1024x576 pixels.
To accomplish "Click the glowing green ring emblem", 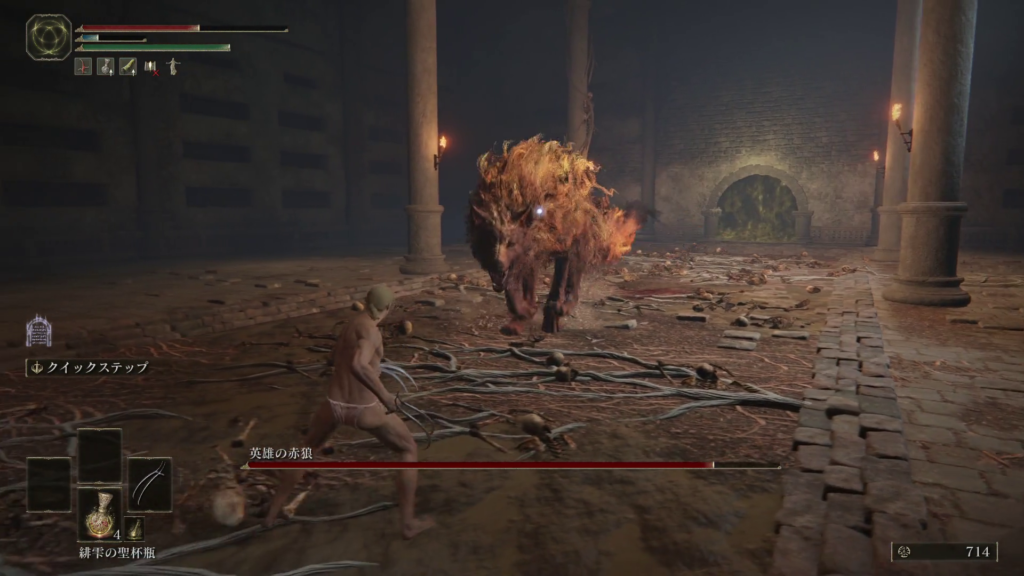I will point(48,37).
